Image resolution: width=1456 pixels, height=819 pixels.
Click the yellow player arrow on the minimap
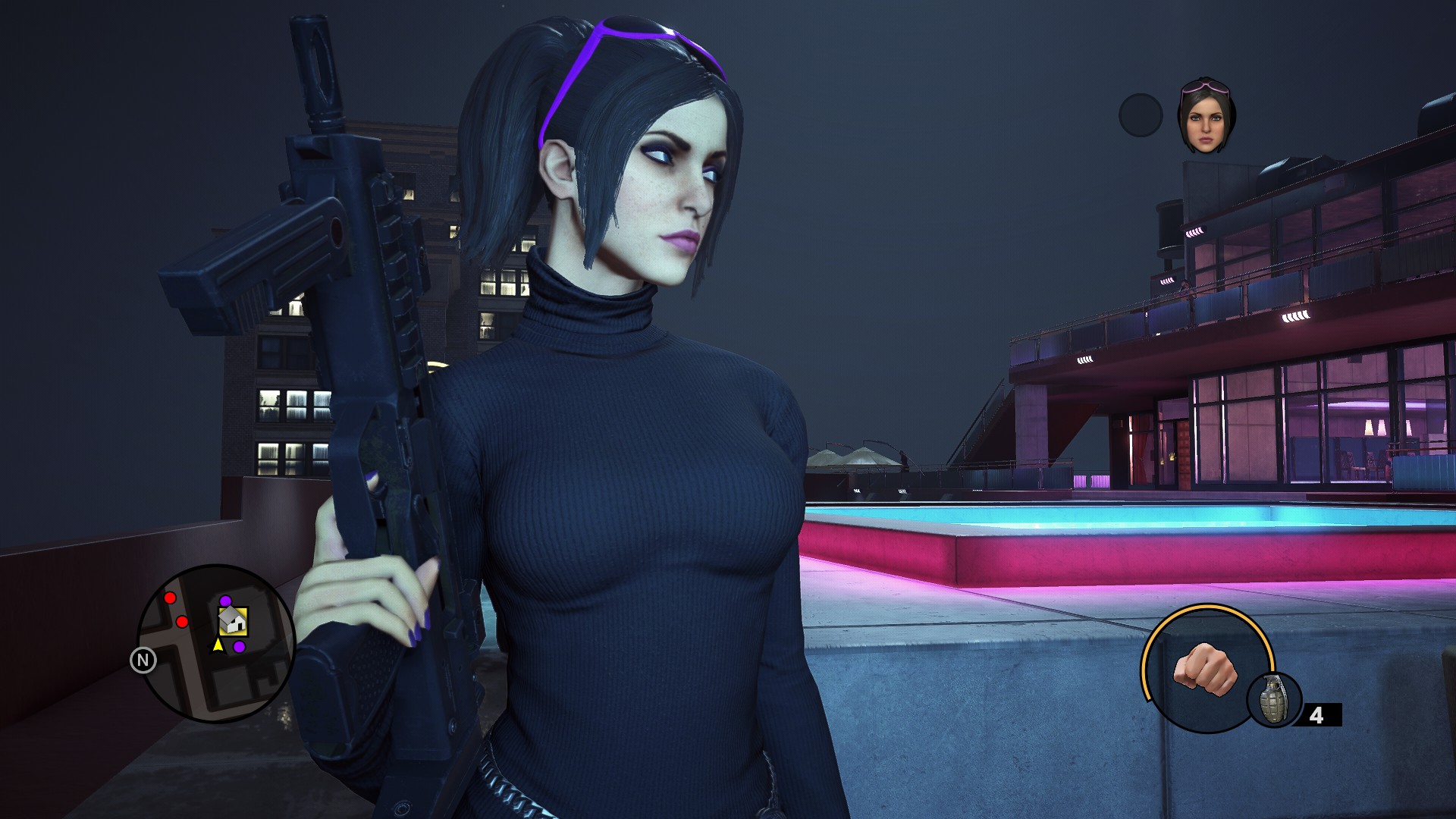click(218, 645)
